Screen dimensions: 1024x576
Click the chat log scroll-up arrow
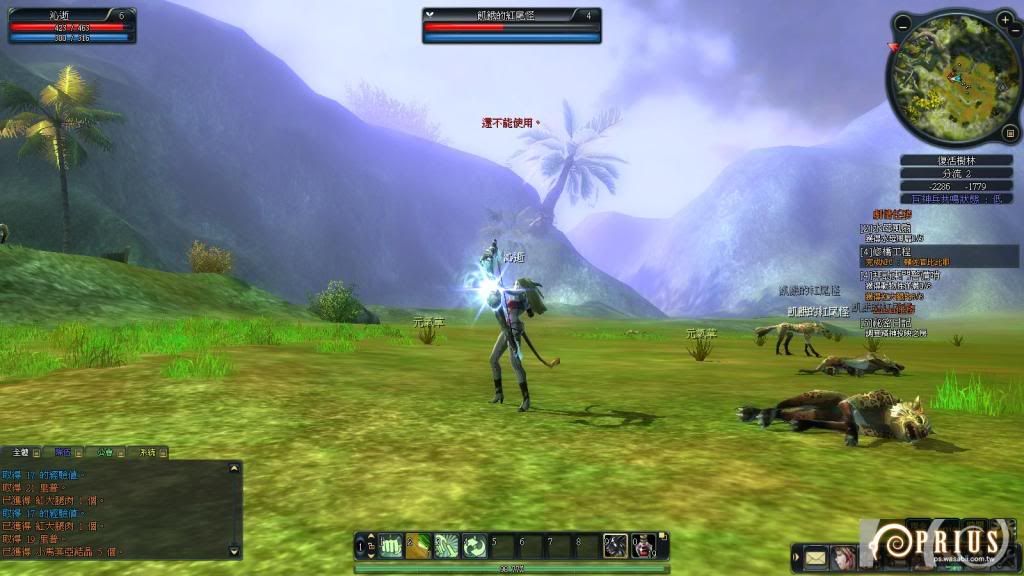coord(235,468)
